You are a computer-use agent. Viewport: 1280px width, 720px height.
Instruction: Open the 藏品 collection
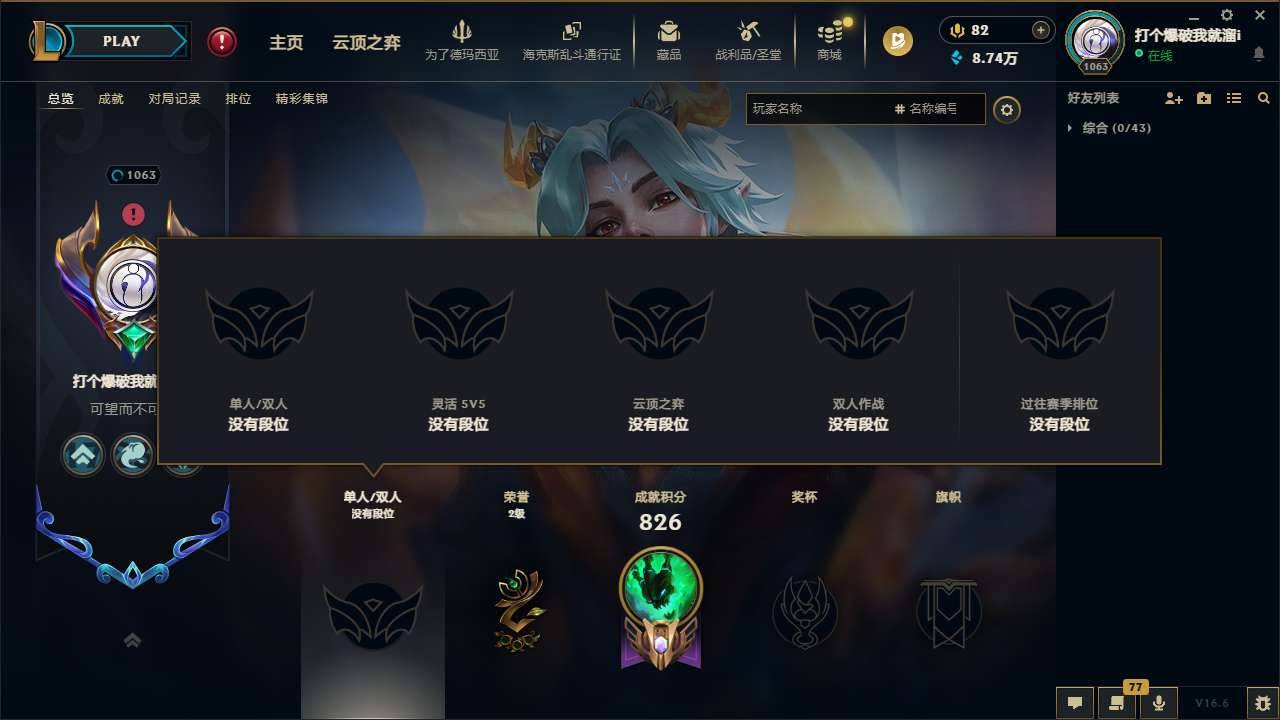[x=668, y=40]
